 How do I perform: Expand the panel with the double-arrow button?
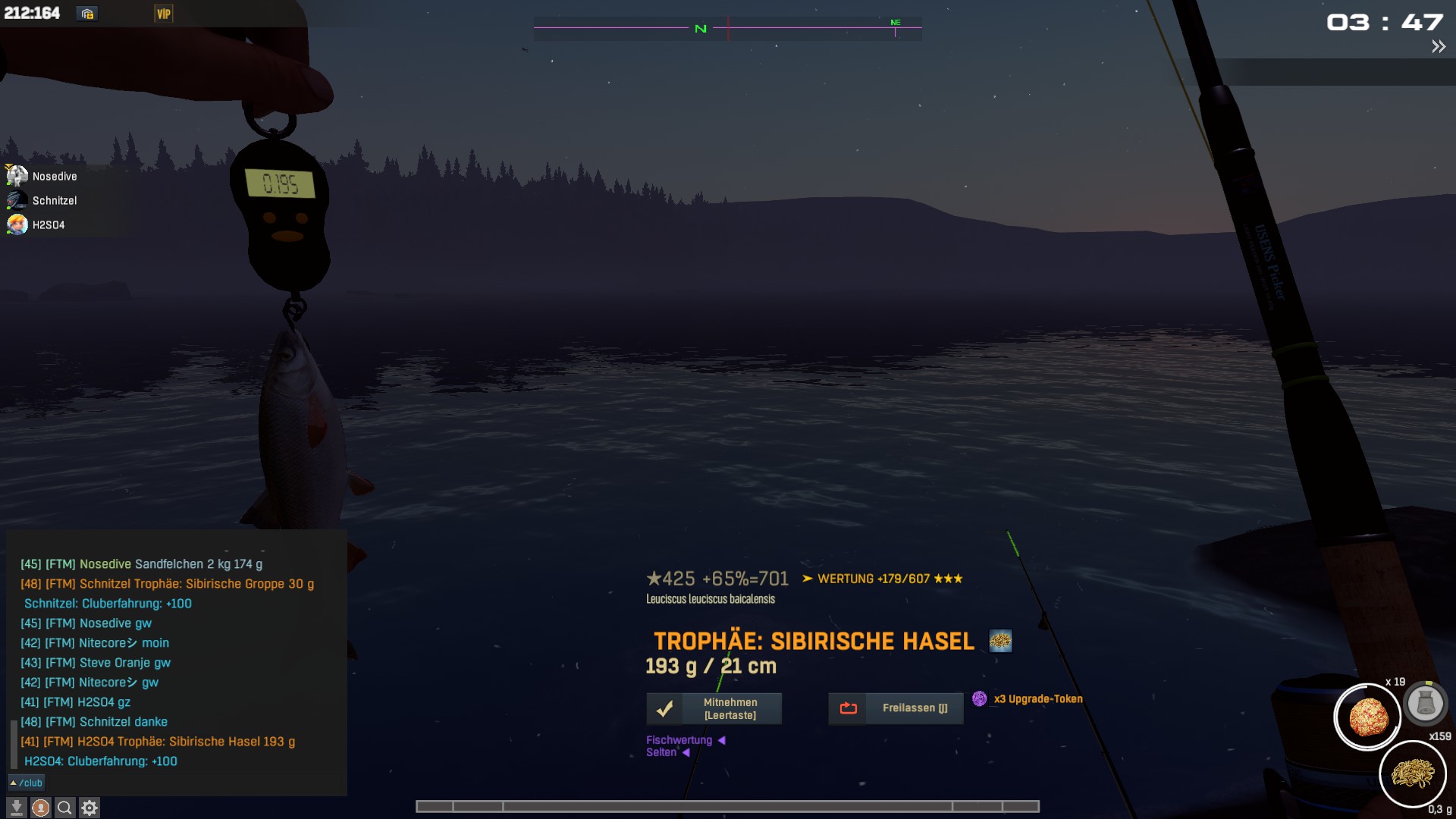[1438, 47]
